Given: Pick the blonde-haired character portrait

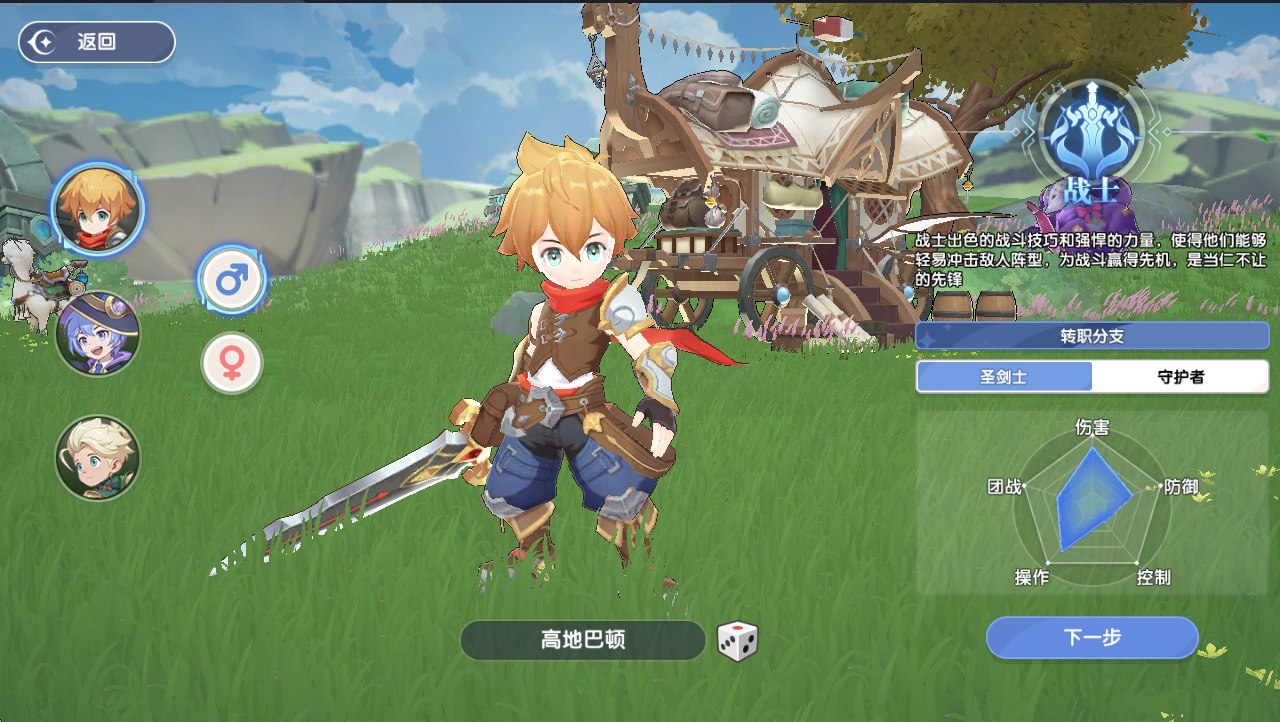Looking at the screenshot, I should click(x=97, y=458).
